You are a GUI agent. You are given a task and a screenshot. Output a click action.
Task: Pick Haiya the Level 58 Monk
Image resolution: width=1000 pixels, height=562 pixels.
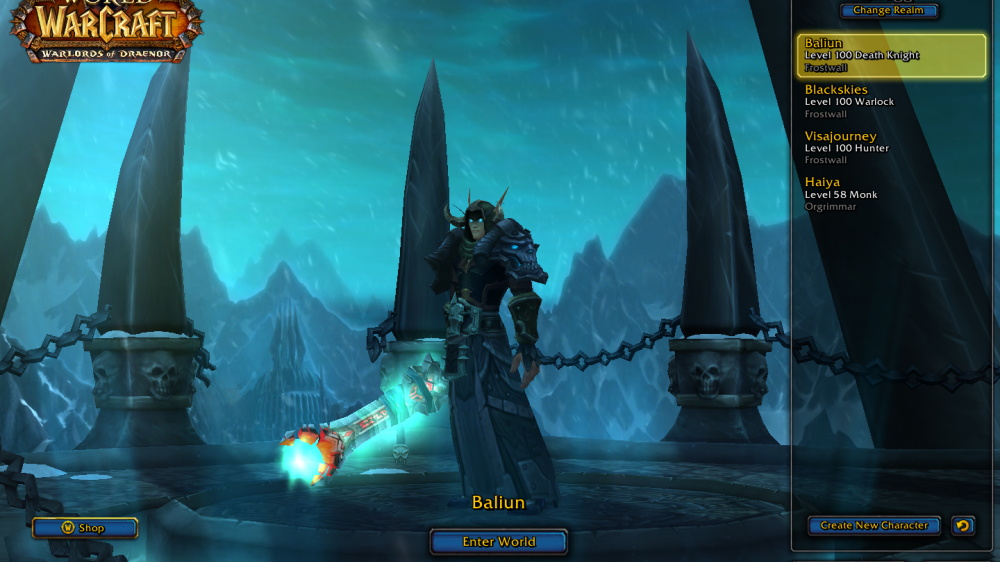[x=891, y=194]
